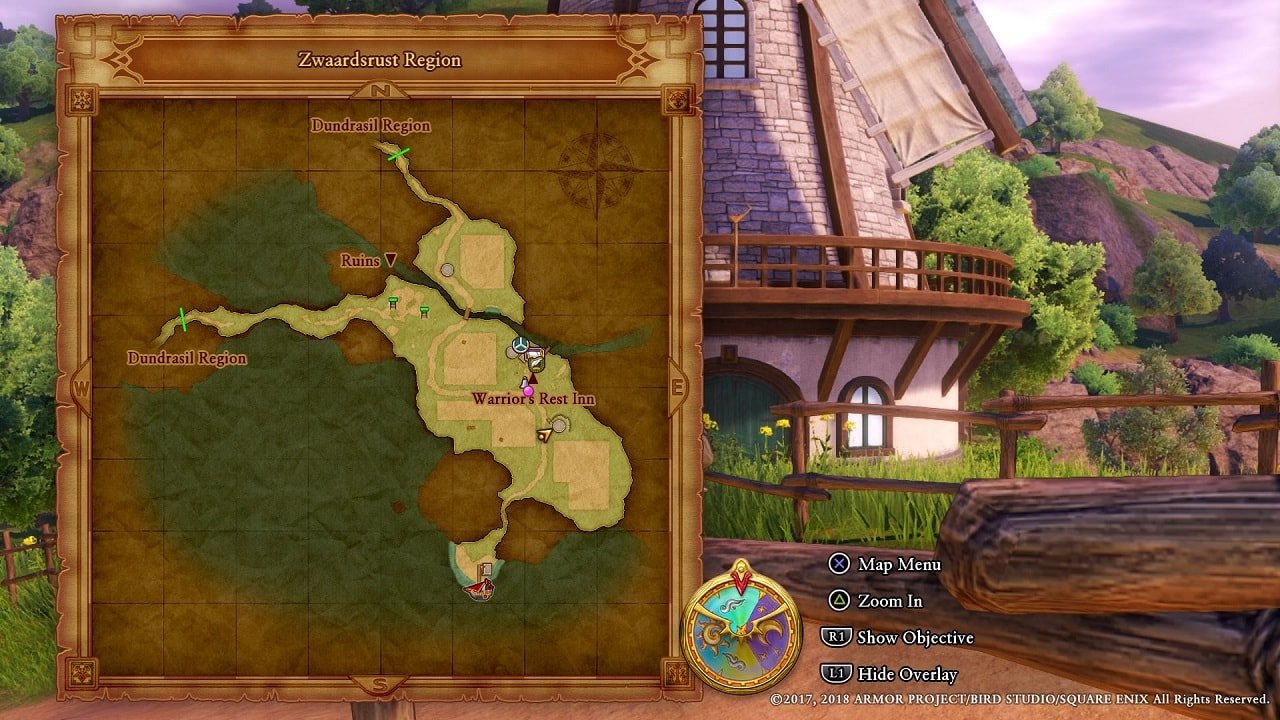The width and height of the screenshot is (1280, 720).
Task: Select the pink player orb near the inn
Action: [x=530, y=391]
